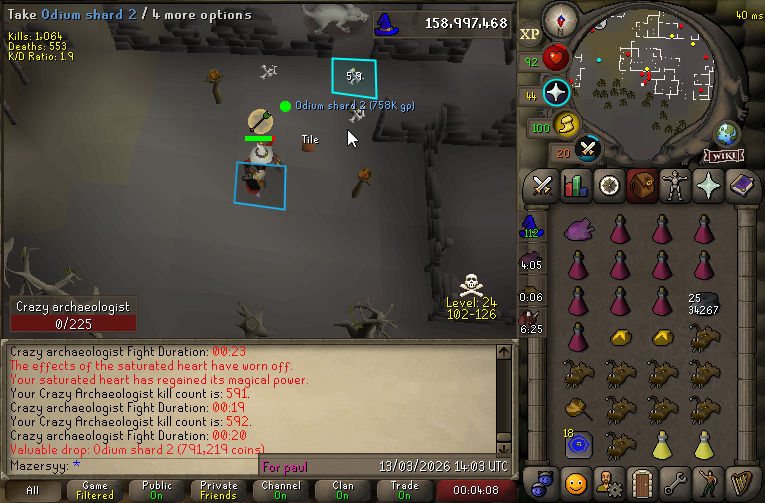The image size is (765, 503).
Task: Toggle the XP drops button
Action: pyautogui.click(x=530, y=33)
